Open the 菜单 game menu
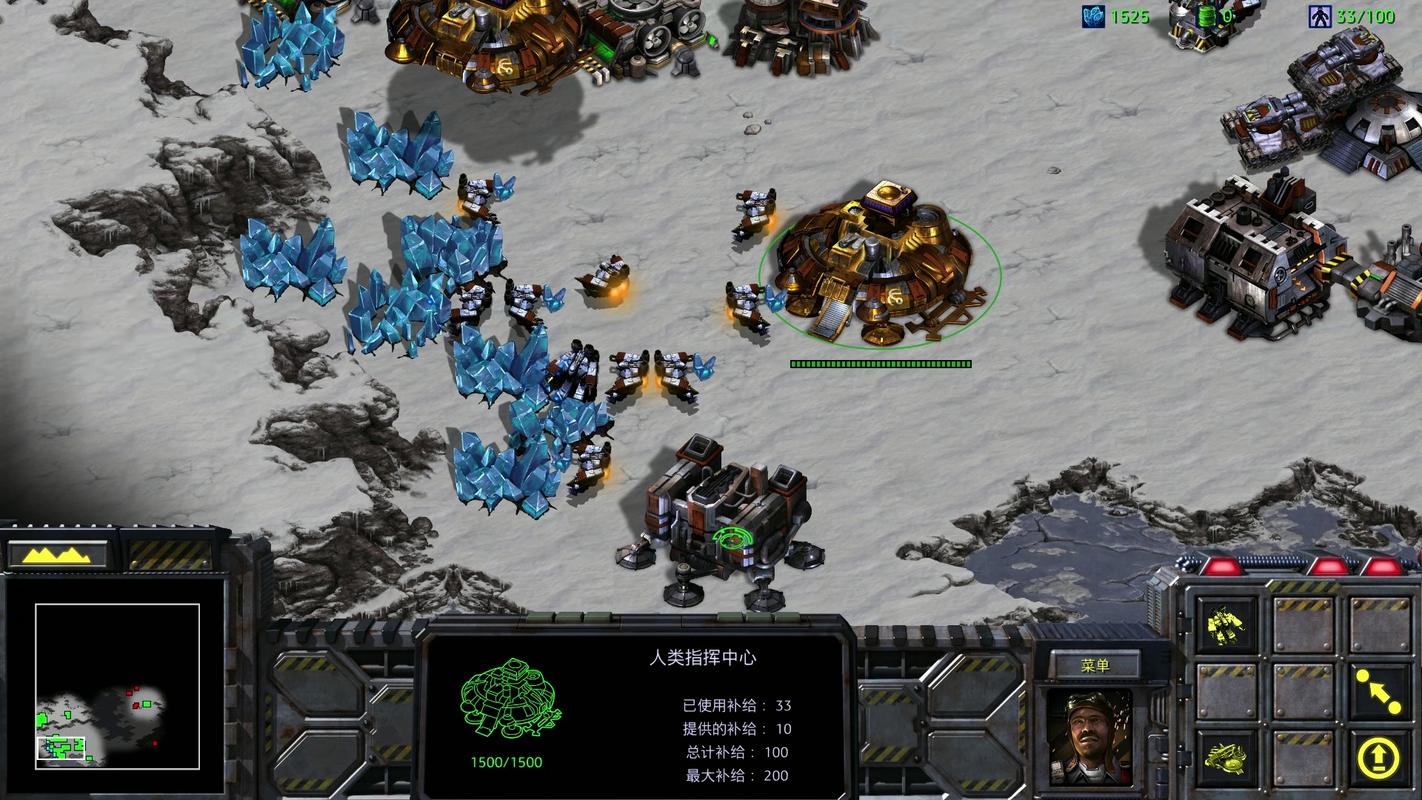 tap(1095, 666)
